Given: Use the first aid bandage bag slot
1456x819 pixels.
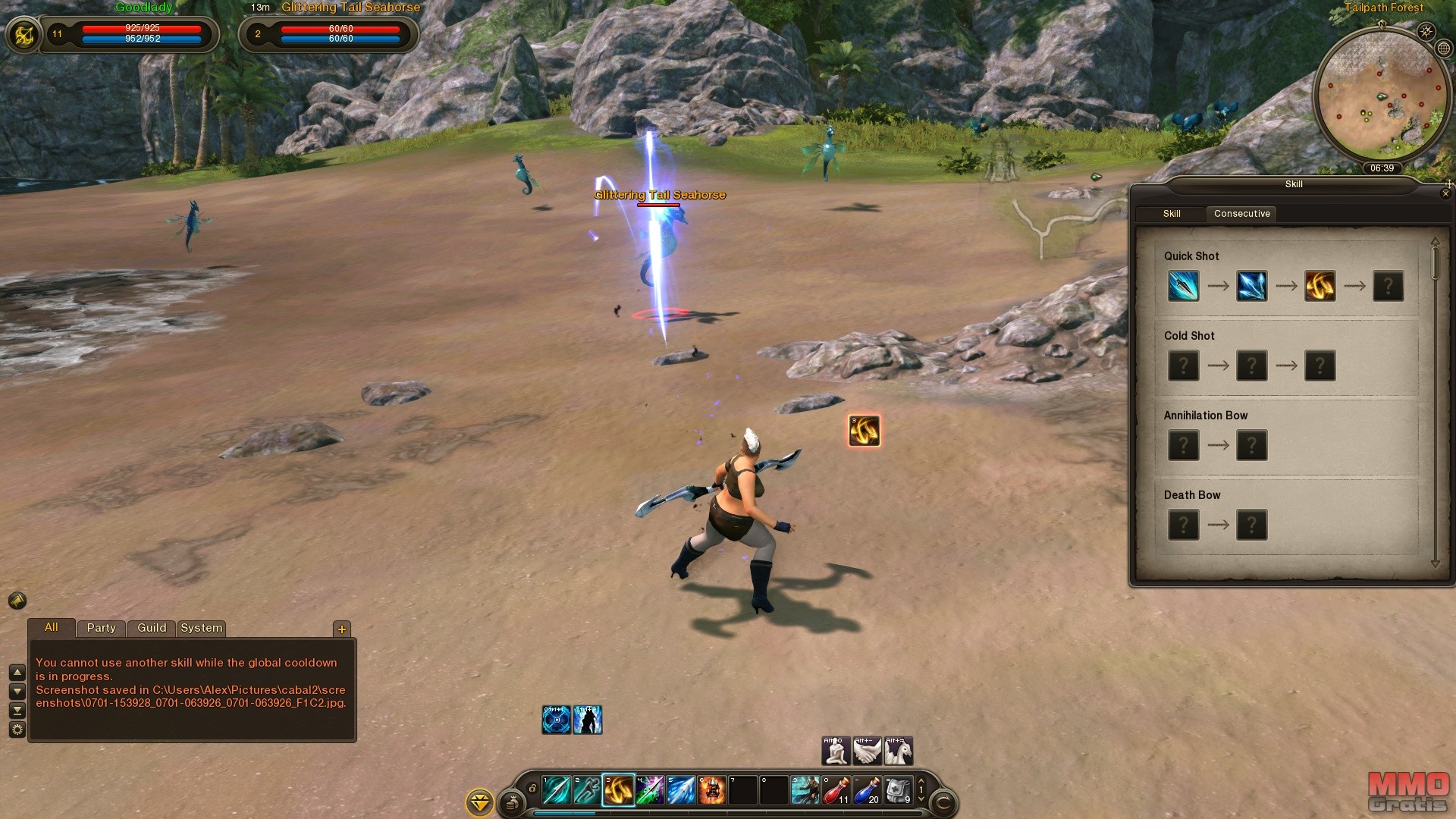Looking at the screenshot, I should point(898,790).
